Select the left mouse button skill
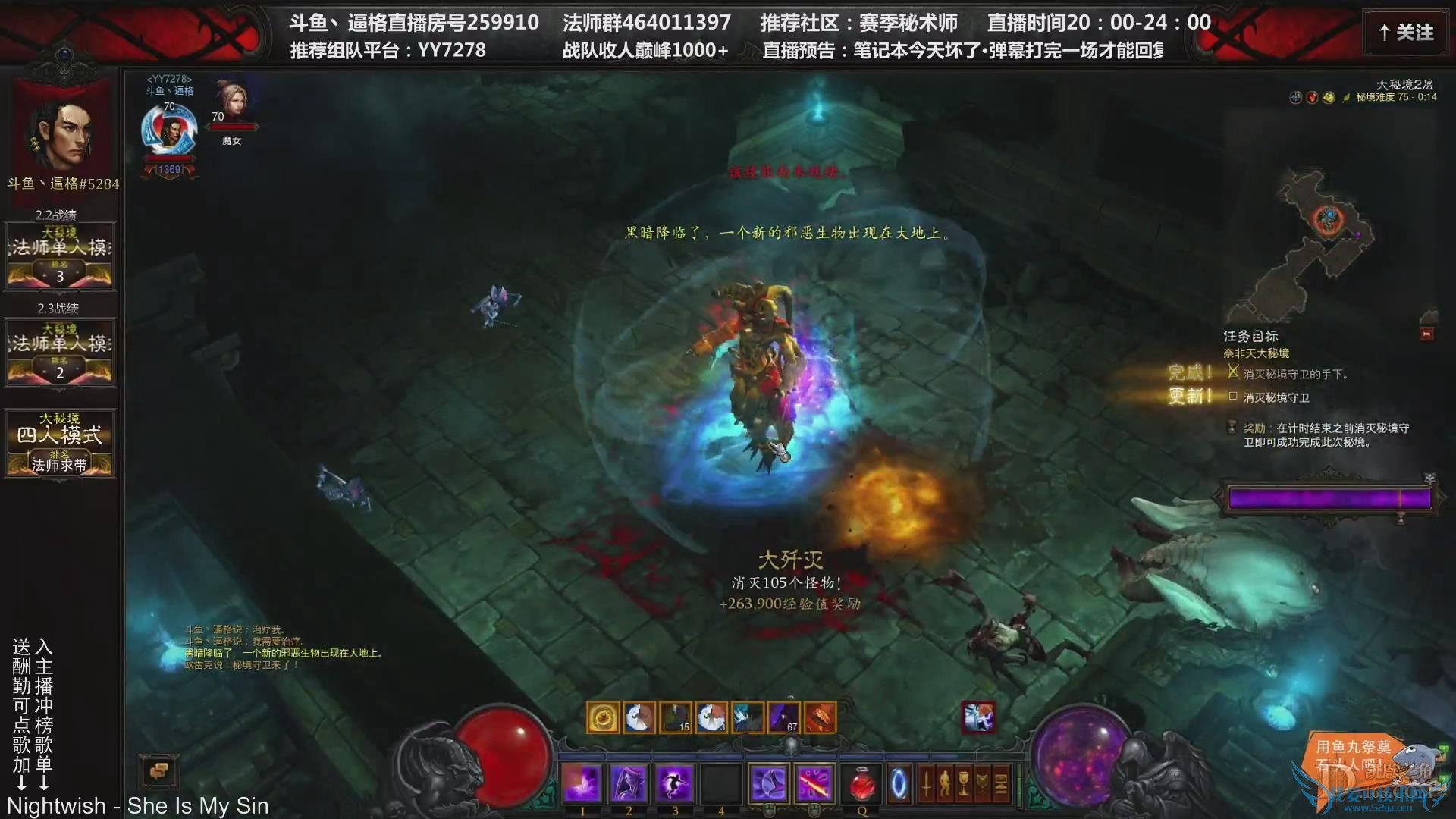This screenshot has height=819, width=1456. point(768,783)
